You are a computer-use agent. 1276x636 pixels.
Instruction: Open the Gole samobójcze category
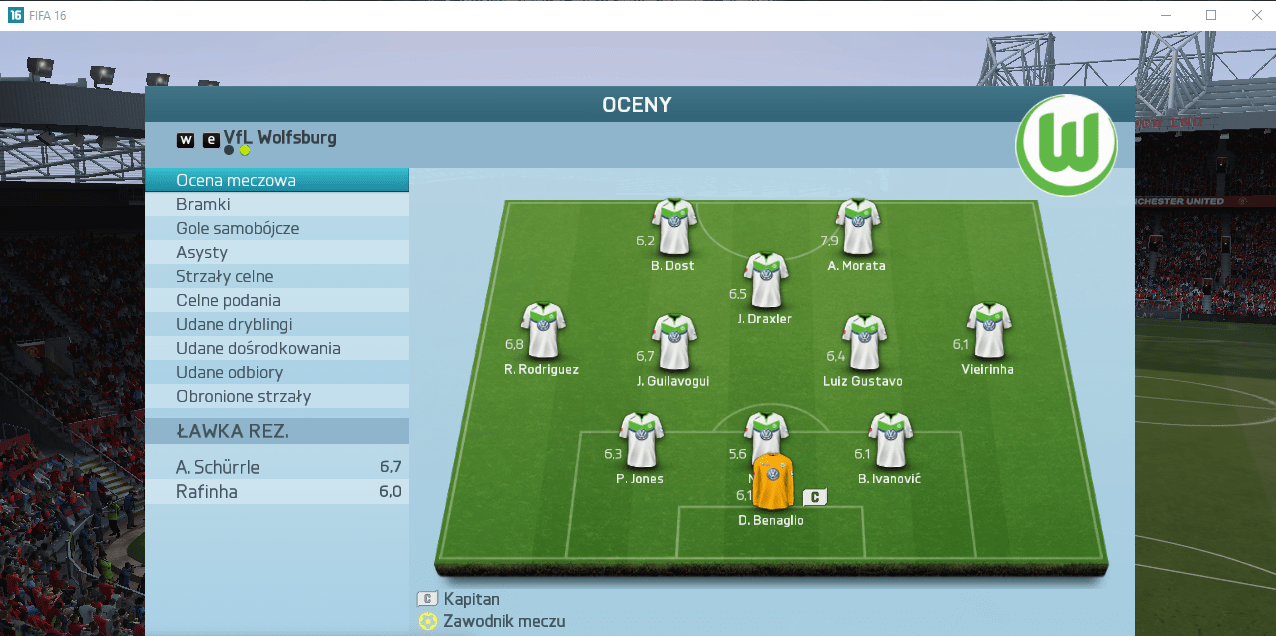(277, 229)
